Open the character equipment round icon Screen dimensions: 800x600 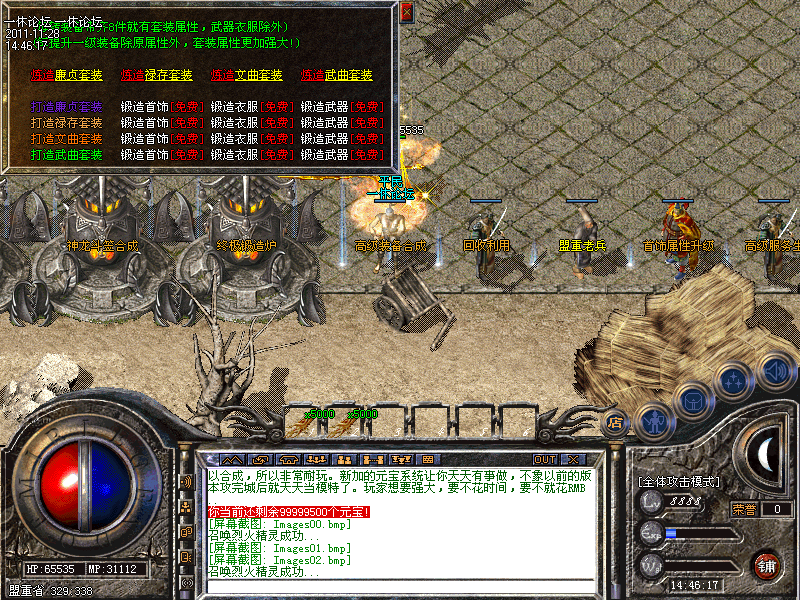(653, 421)
